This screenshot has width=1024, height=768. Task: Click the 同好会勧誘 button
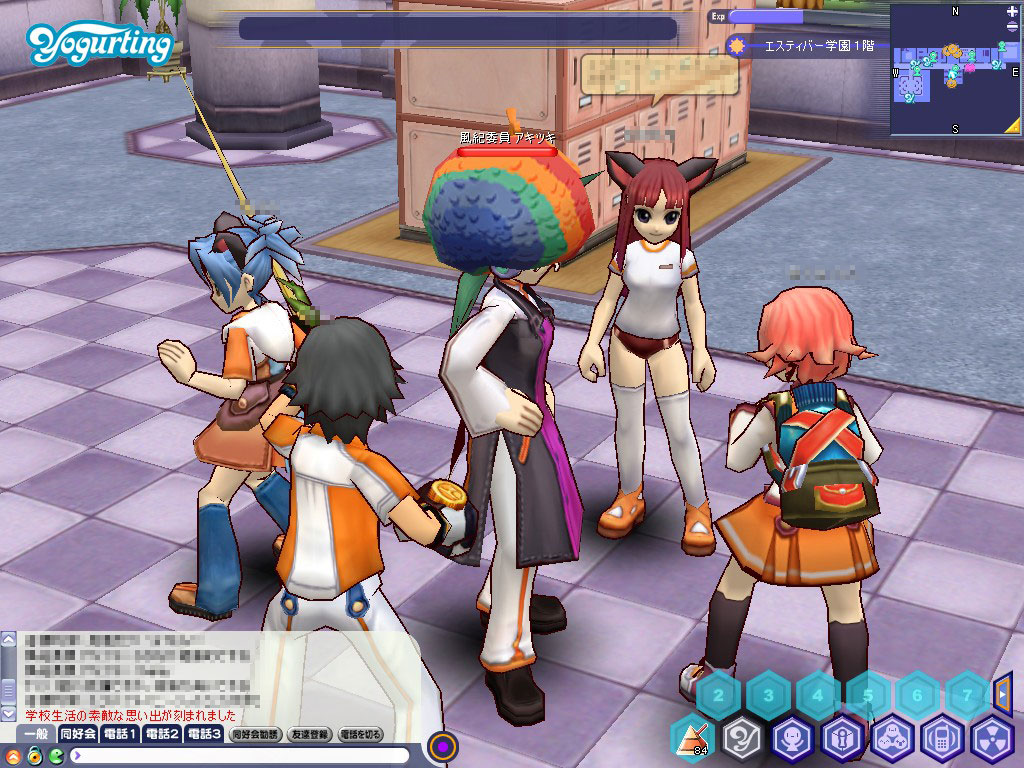point(255,734)
